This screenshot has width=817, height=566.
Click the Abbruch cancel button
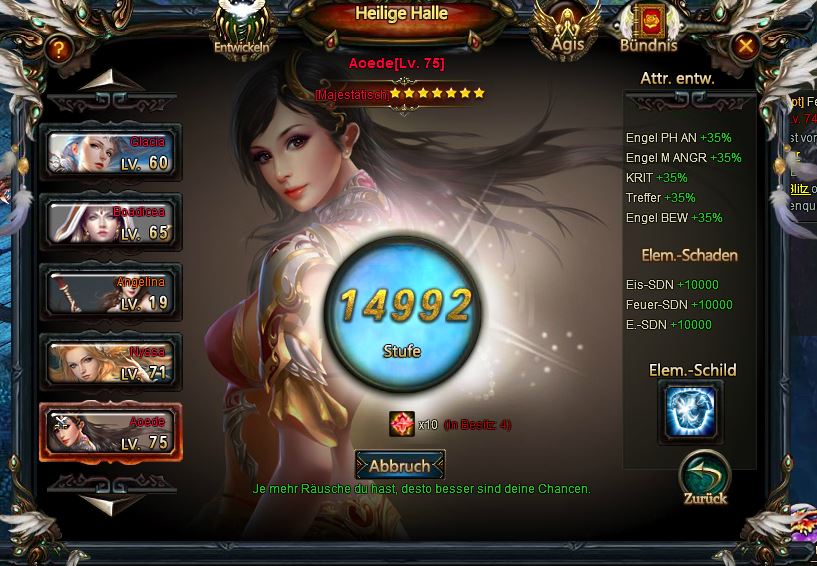pos(400,465)
